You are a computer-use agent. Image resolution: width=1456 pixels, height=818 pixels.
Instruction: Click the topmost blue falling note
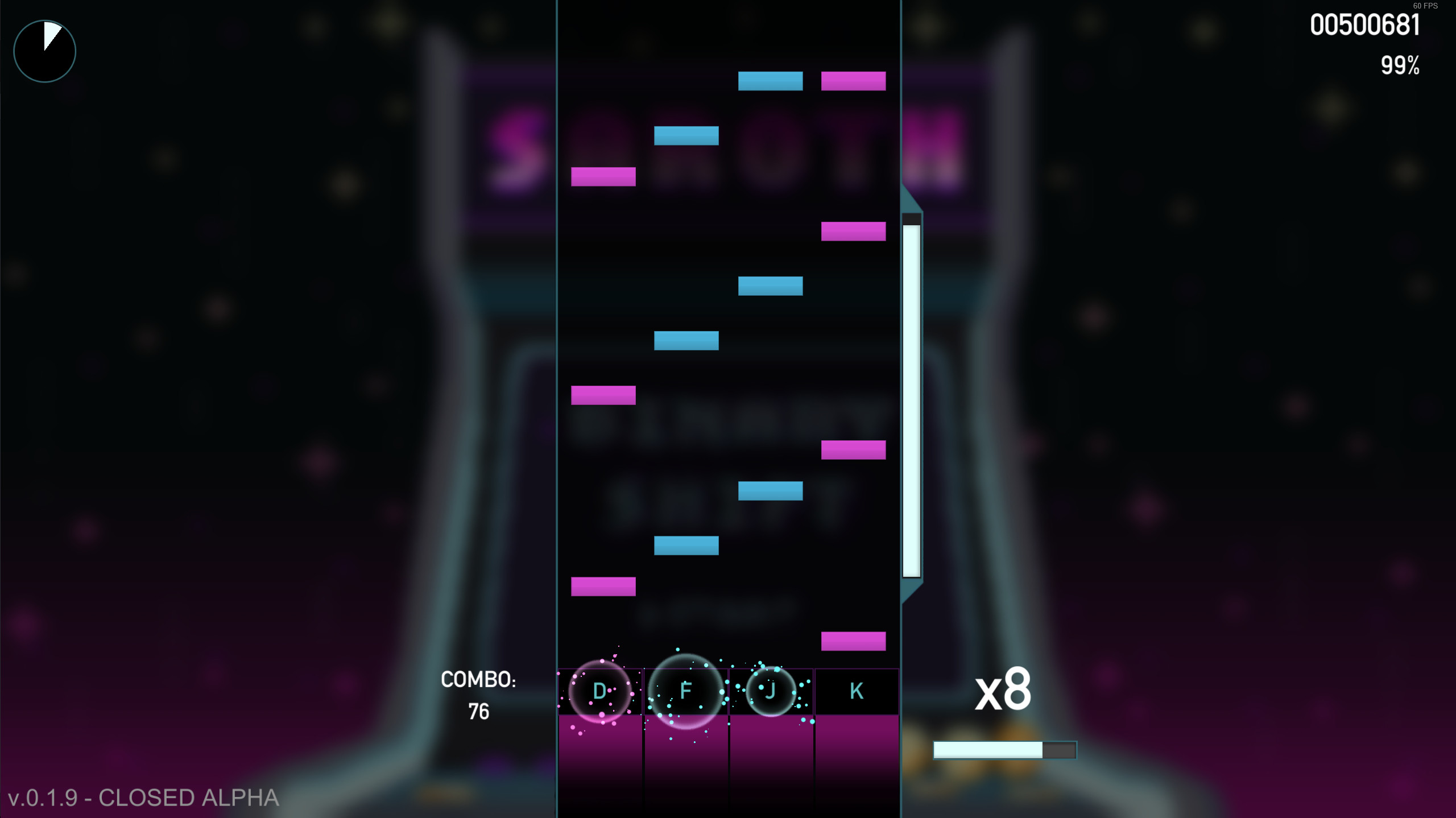(x=770, y=82)
